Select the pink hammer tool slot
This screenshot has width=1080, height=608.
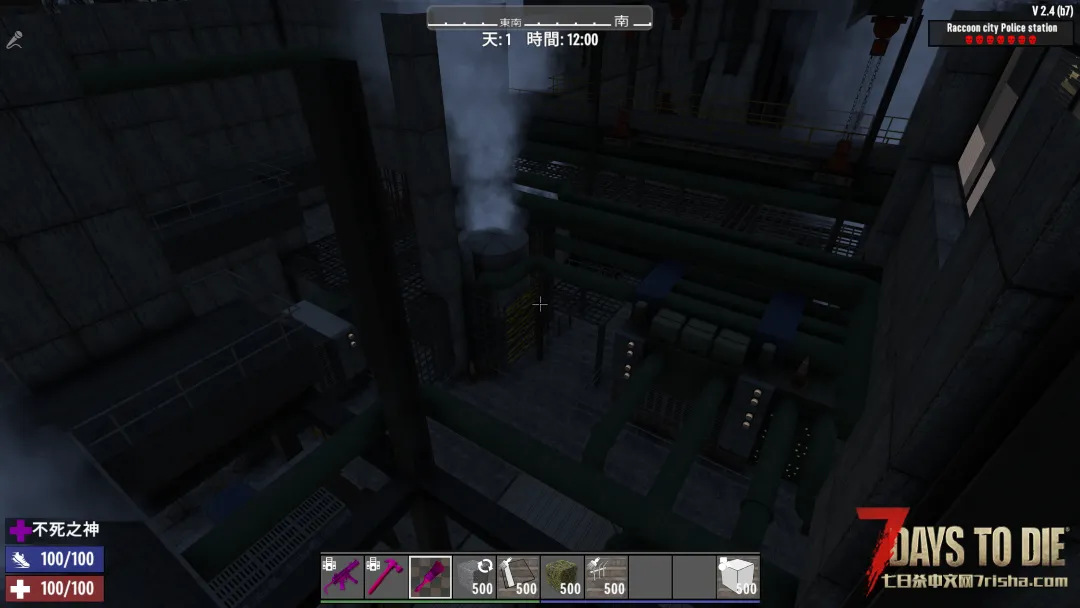point(386,577)
